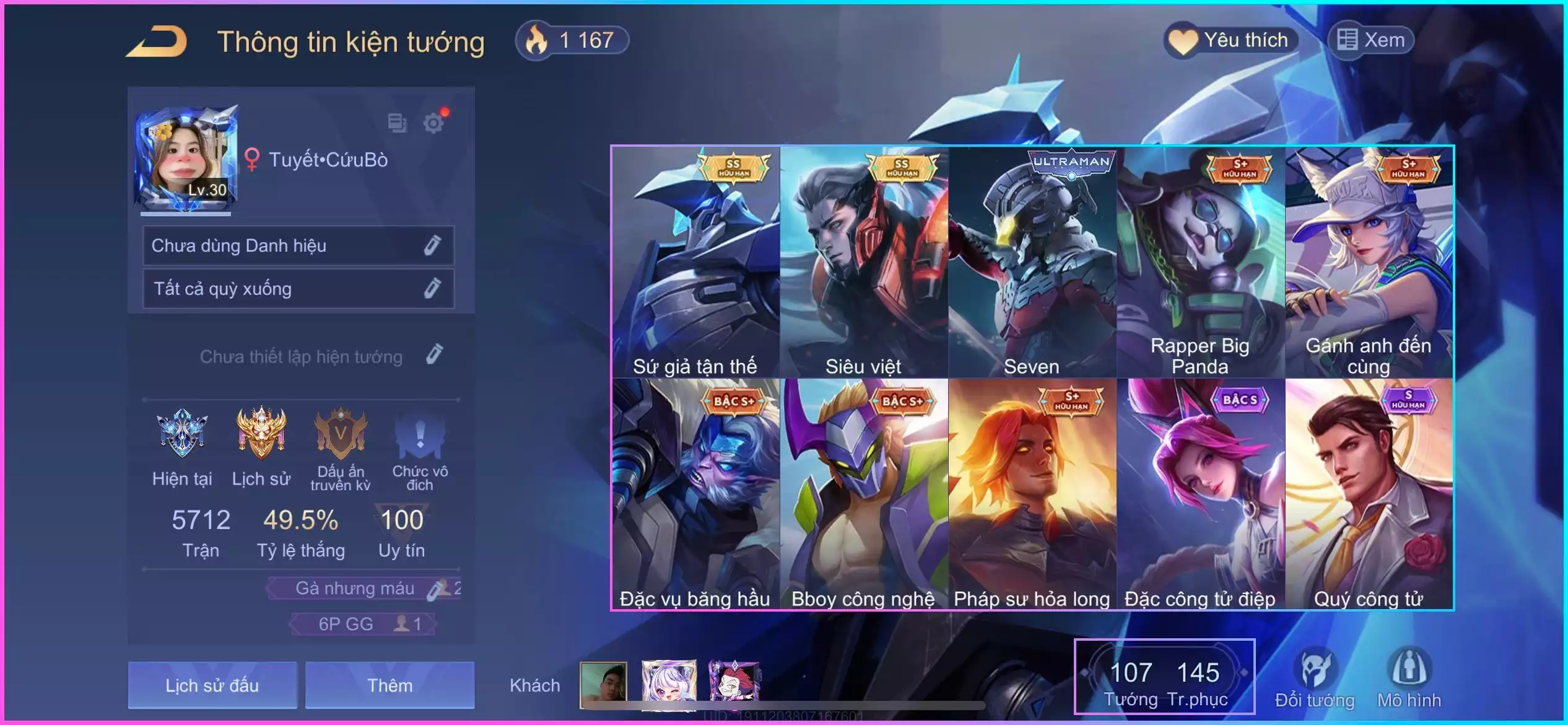Select the Gánh anh đến cùng skin
The height and width of the screenshot is (725, 1568).
tap(1369, 262)
